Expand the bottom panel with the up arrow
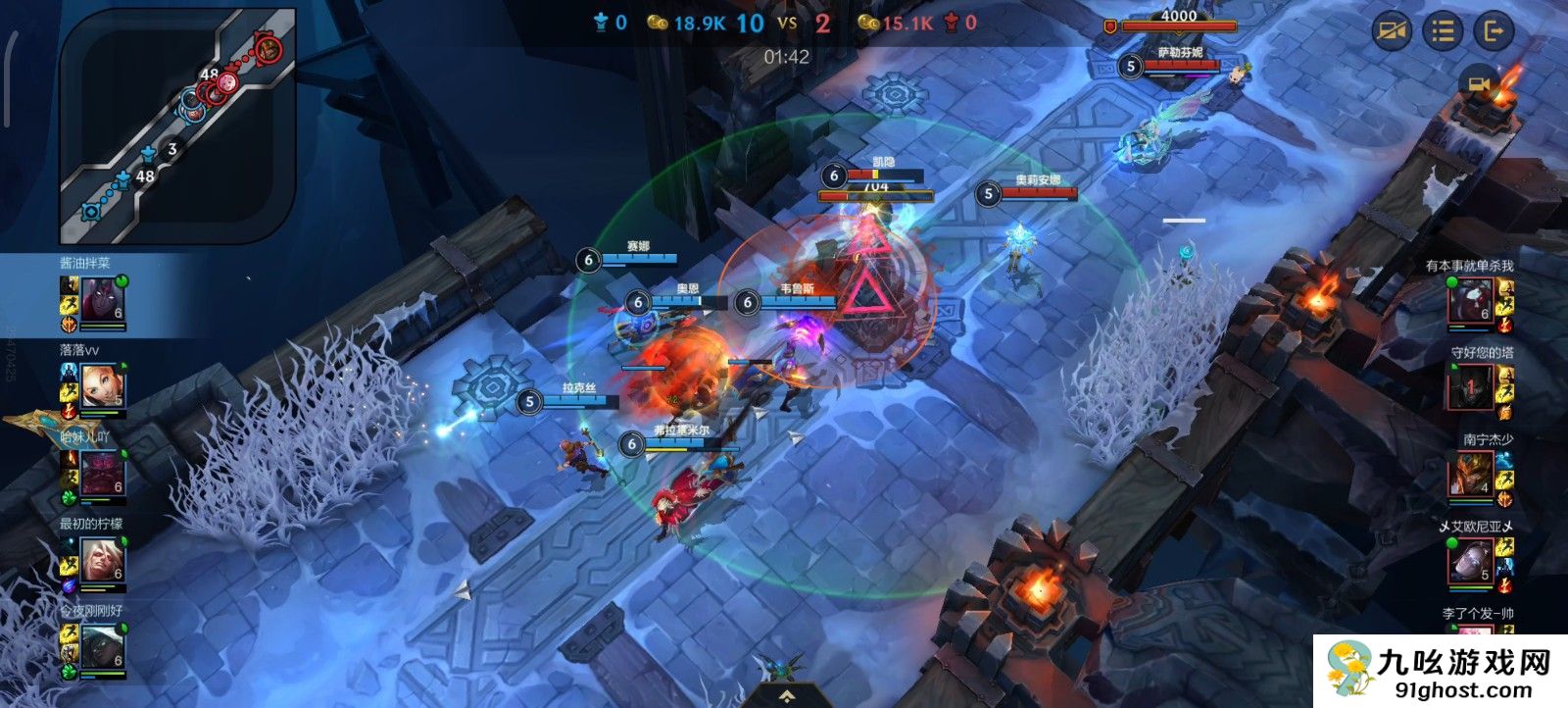 tap(786, 696)
